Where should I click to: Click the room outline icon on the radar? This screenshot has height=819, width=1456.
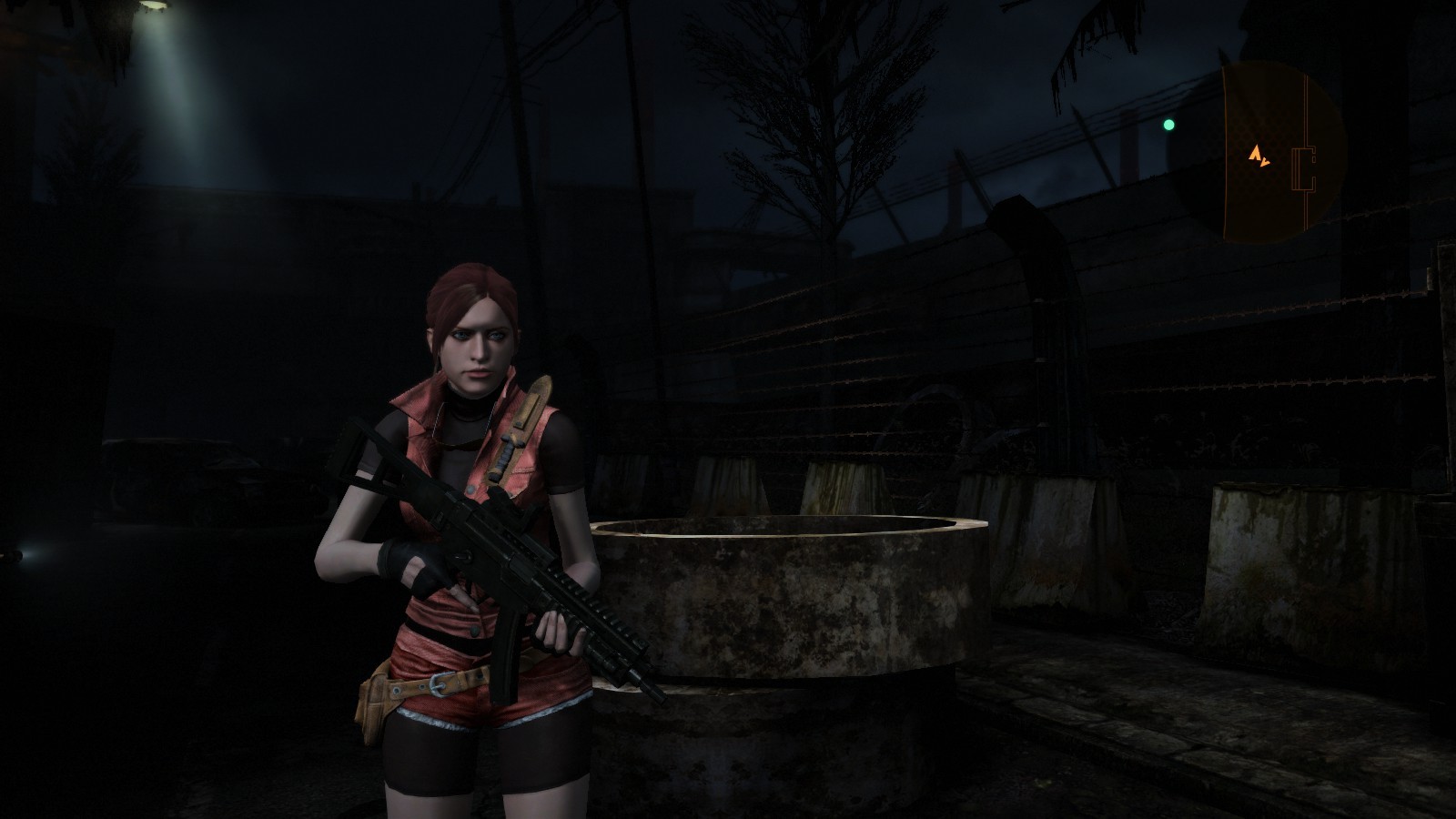click(x=1304, y=168)
